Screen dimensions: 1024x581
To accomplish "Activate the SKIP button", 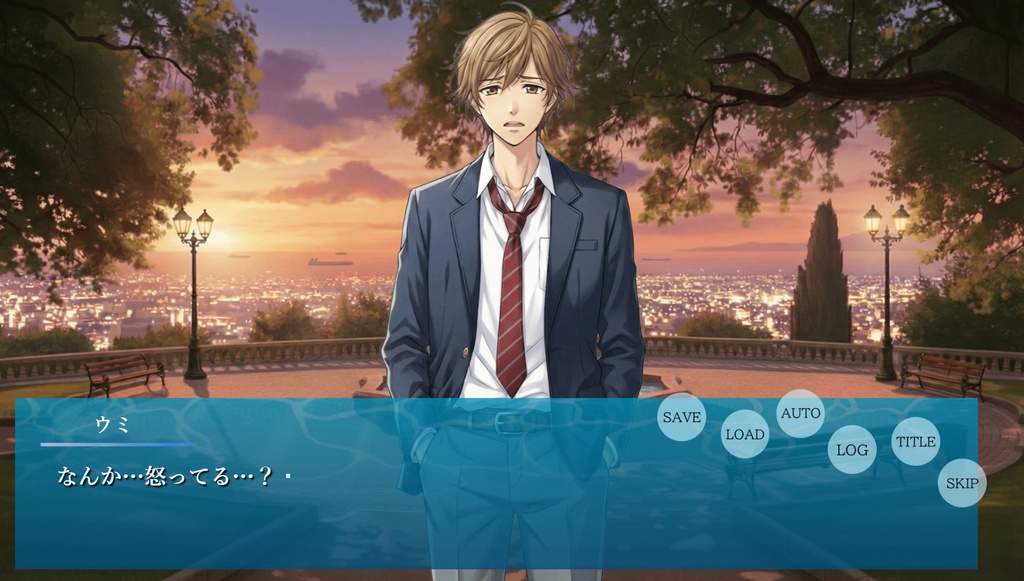I will point(962,483).
